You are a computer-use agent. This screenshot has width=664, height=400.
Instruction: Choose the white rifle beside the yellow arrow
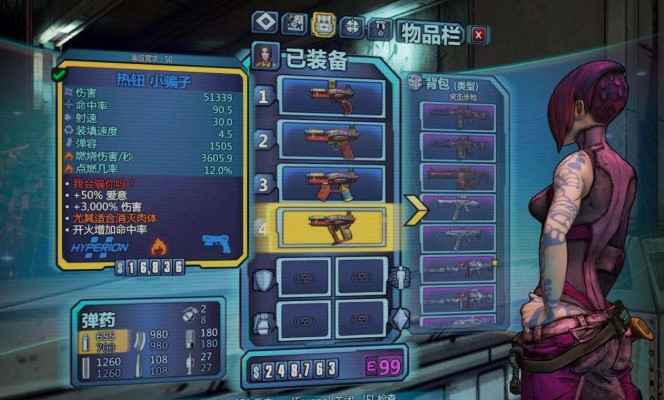(x=458, y=208)
